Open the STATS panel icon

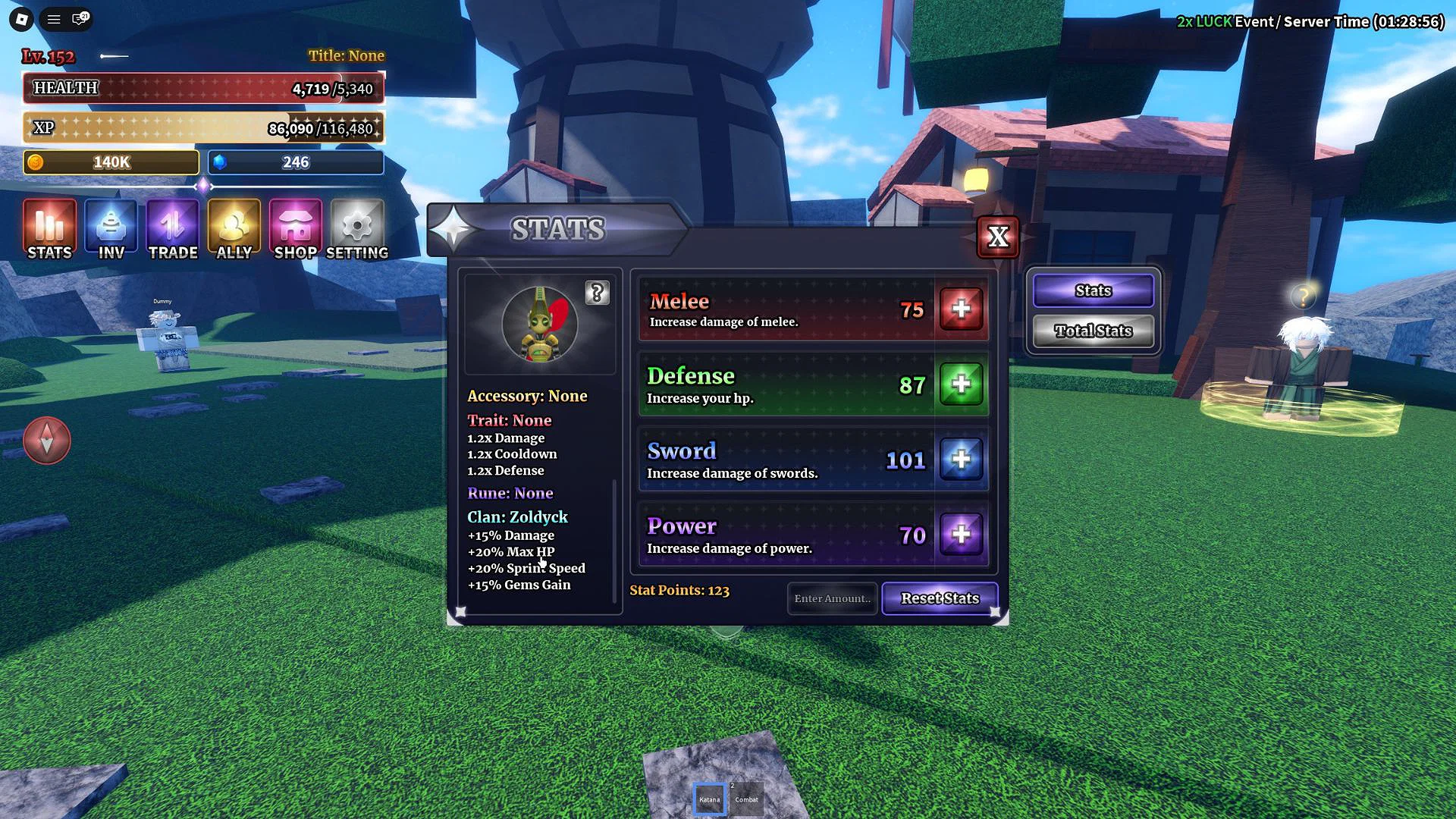coord(49,227)
